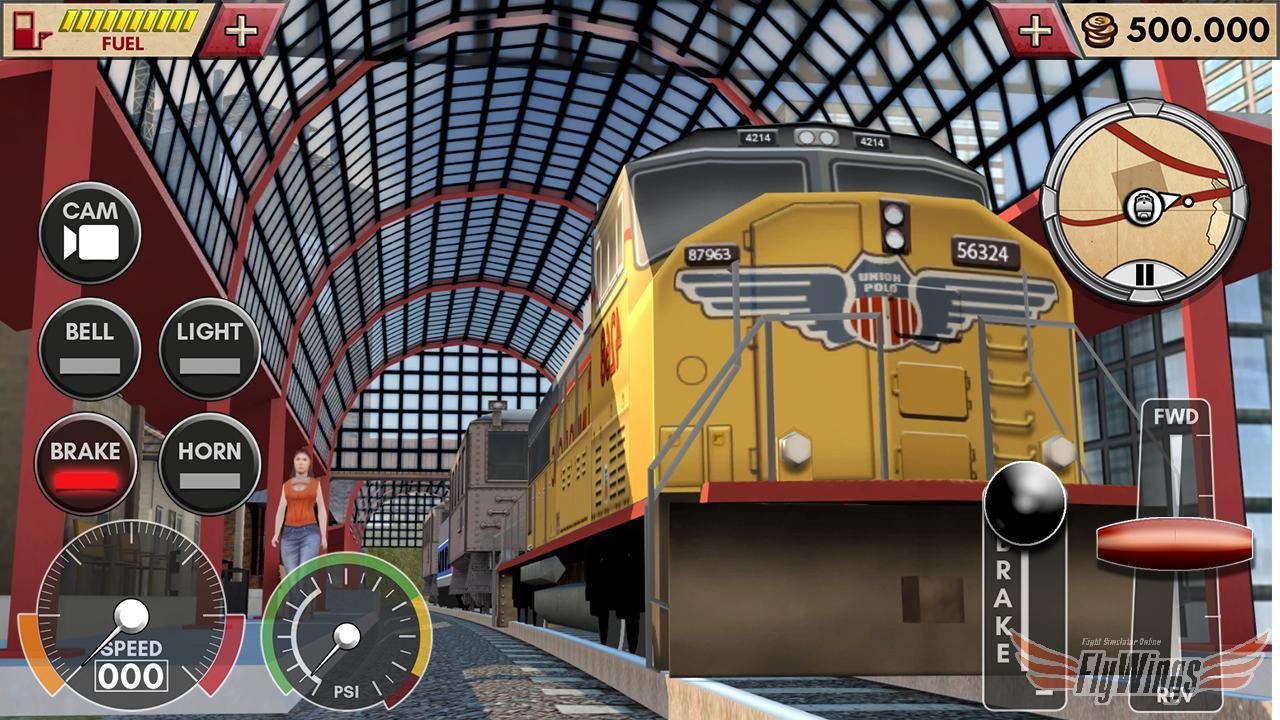1280x720 pixels.
Task: Set the throttle lever to FWD
Action: tap(1177, 415)
